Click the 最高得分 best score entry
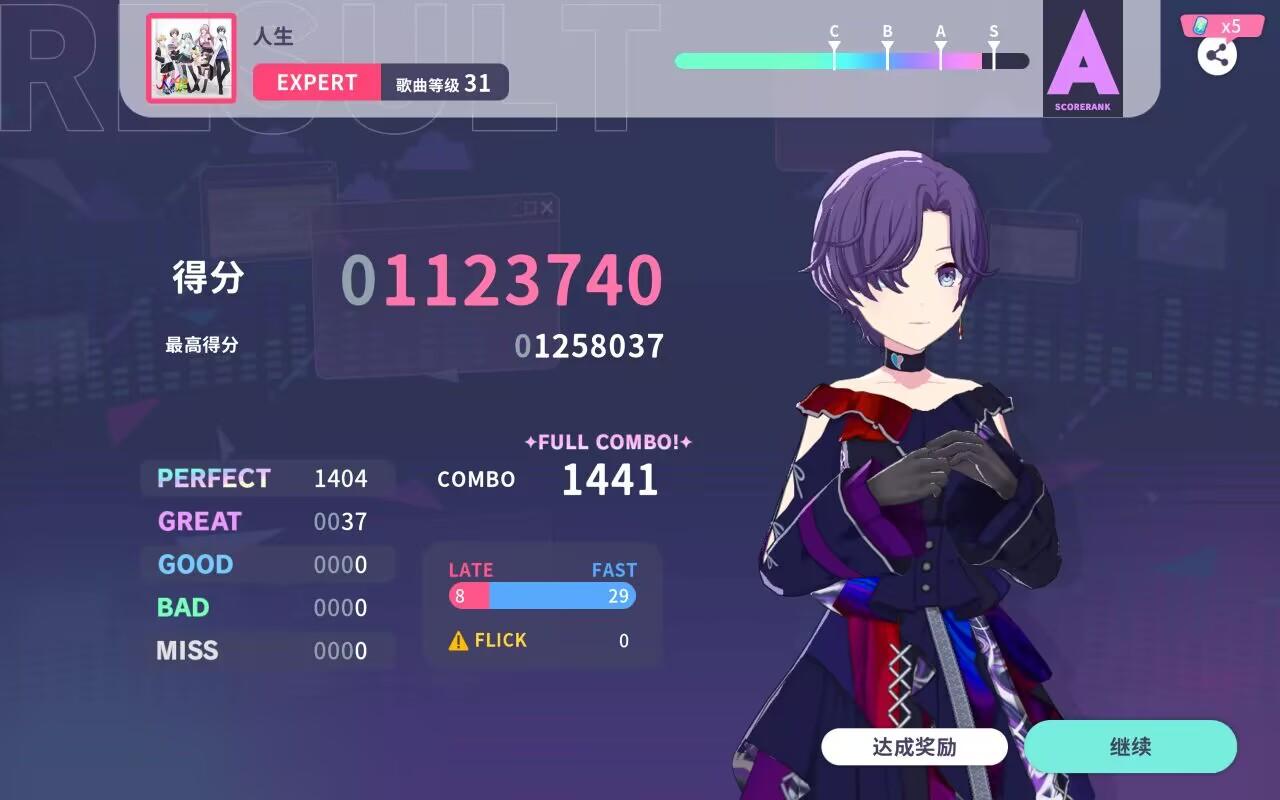This screenshot has height=800, width=1280. tap(201, 346)
